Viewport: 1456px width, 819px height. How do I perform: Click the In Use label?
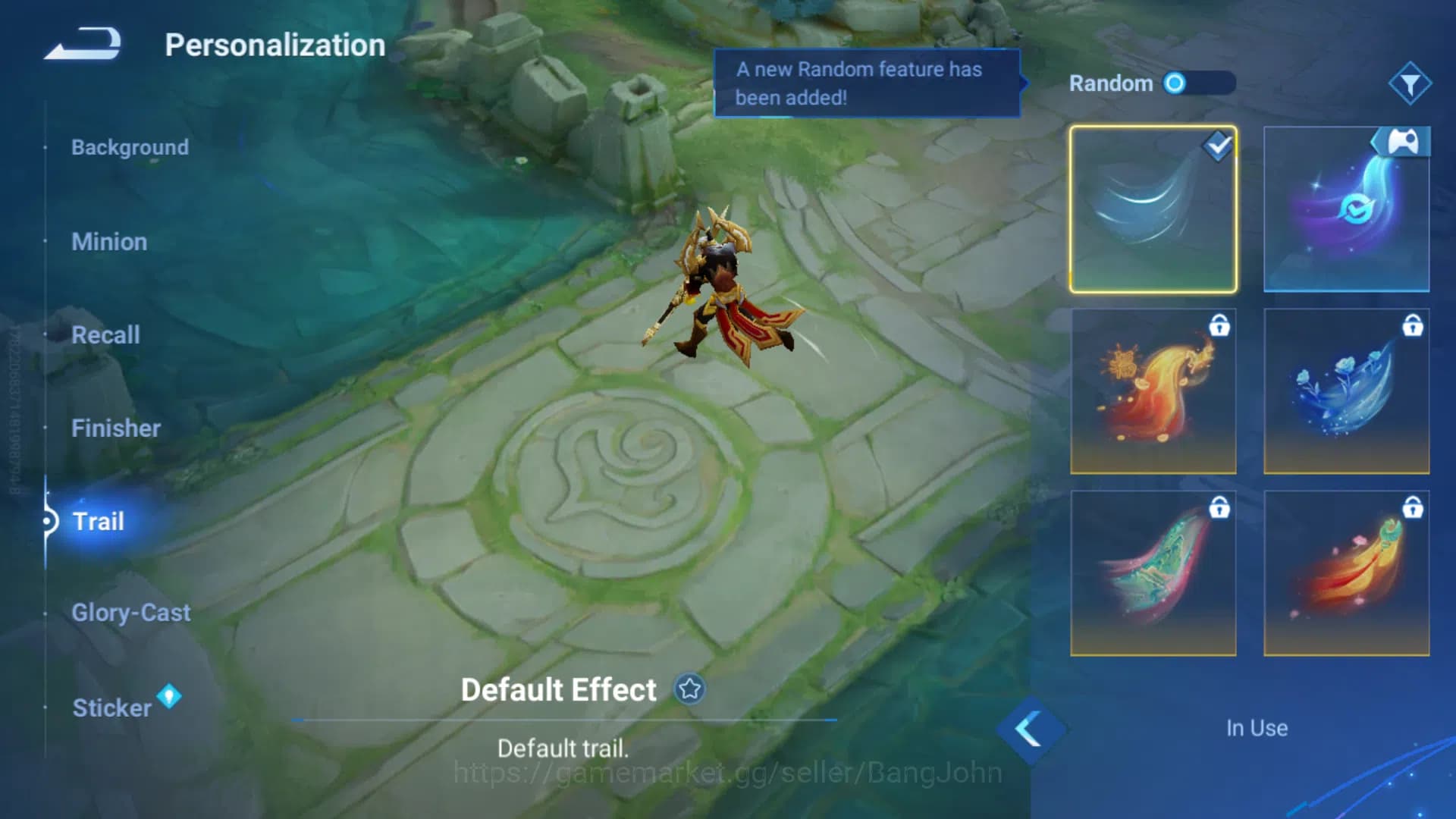pyautogui.click(x=1256, y=728)
